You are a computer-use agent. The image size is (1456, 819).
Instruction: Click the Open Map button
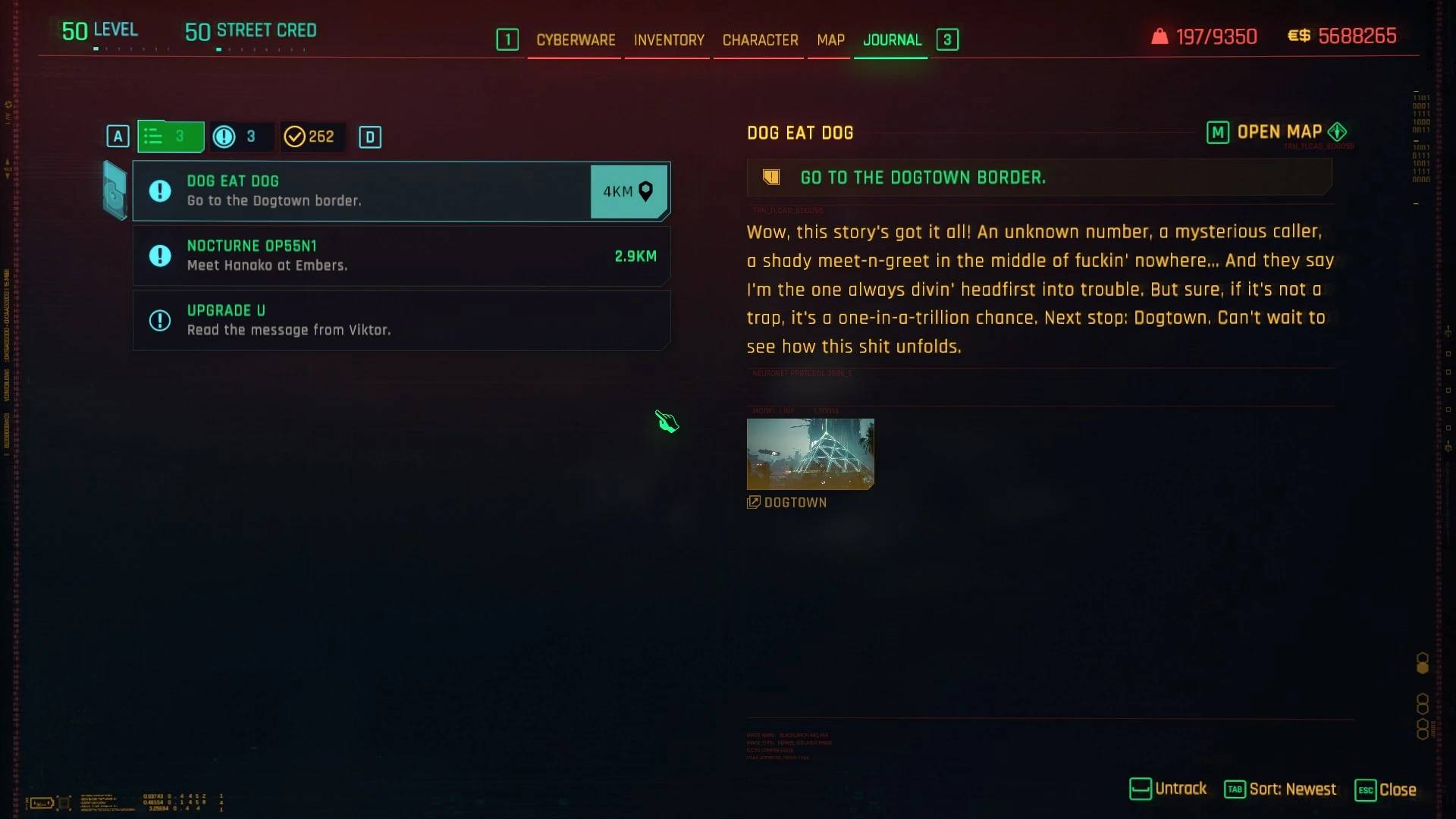click(1278, 133)
